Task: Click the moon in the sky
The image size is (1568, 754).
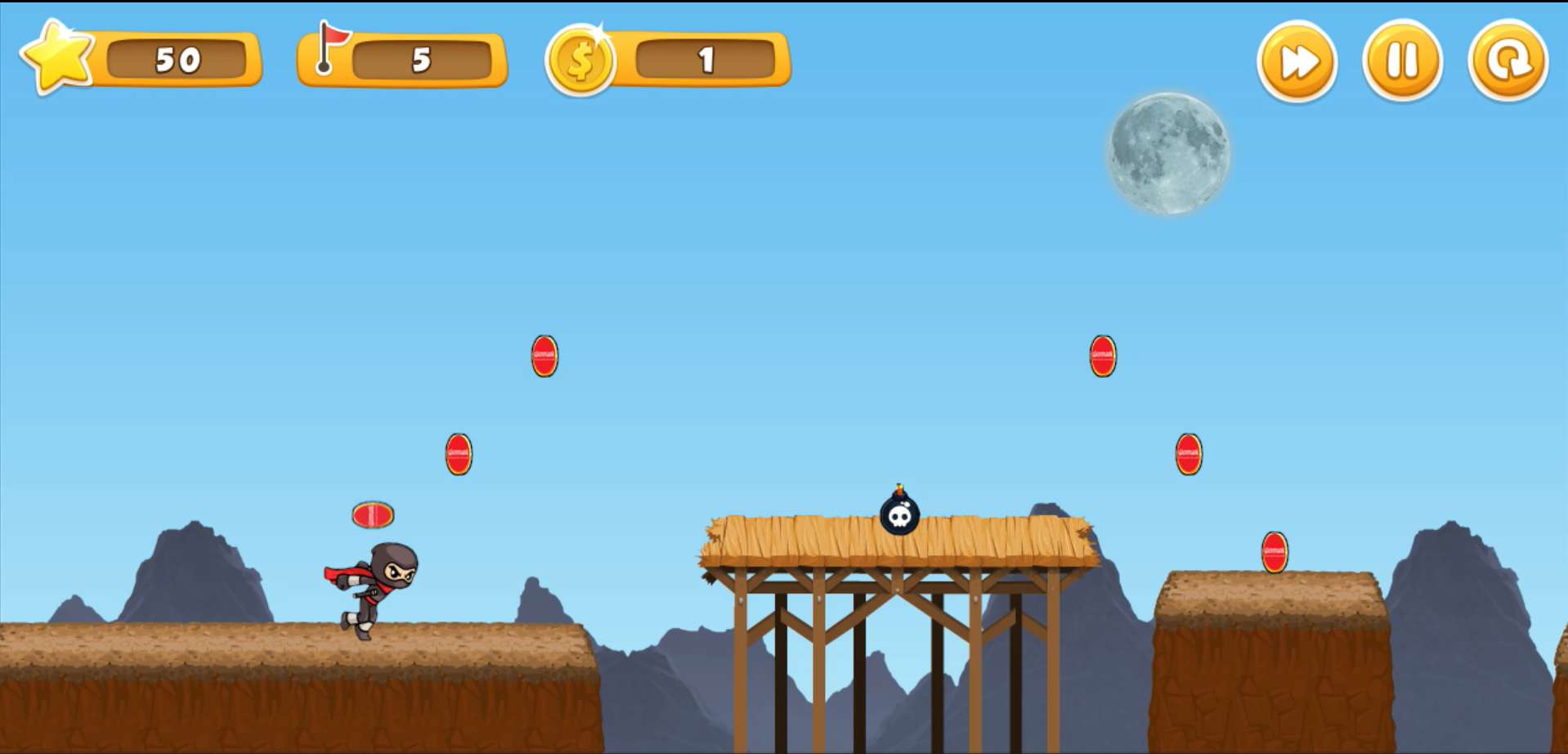Action: click(x=1167, y=155)
